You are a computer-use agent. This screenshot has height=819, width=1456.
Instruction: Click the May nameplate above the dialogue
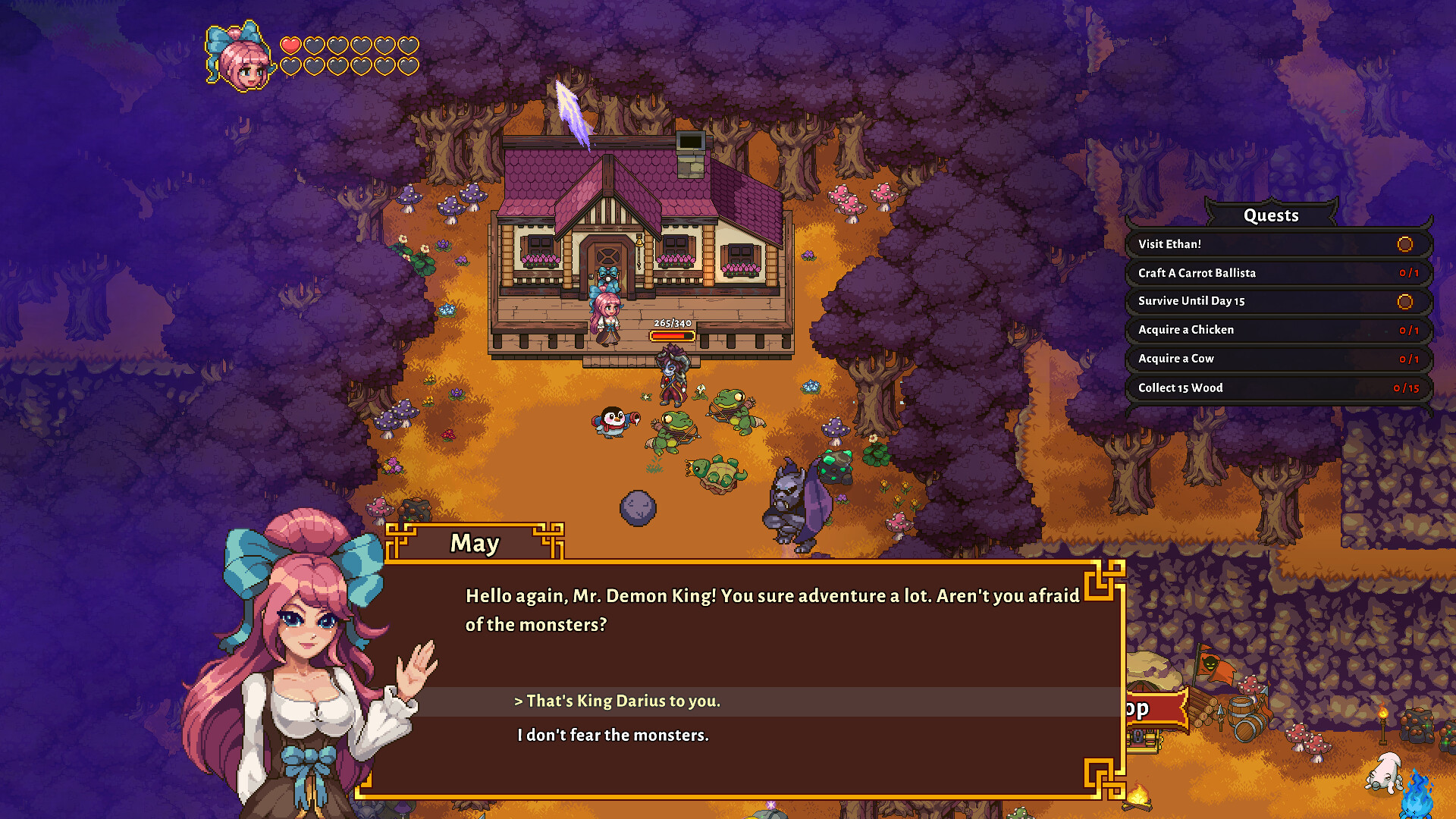coord(474,542)
